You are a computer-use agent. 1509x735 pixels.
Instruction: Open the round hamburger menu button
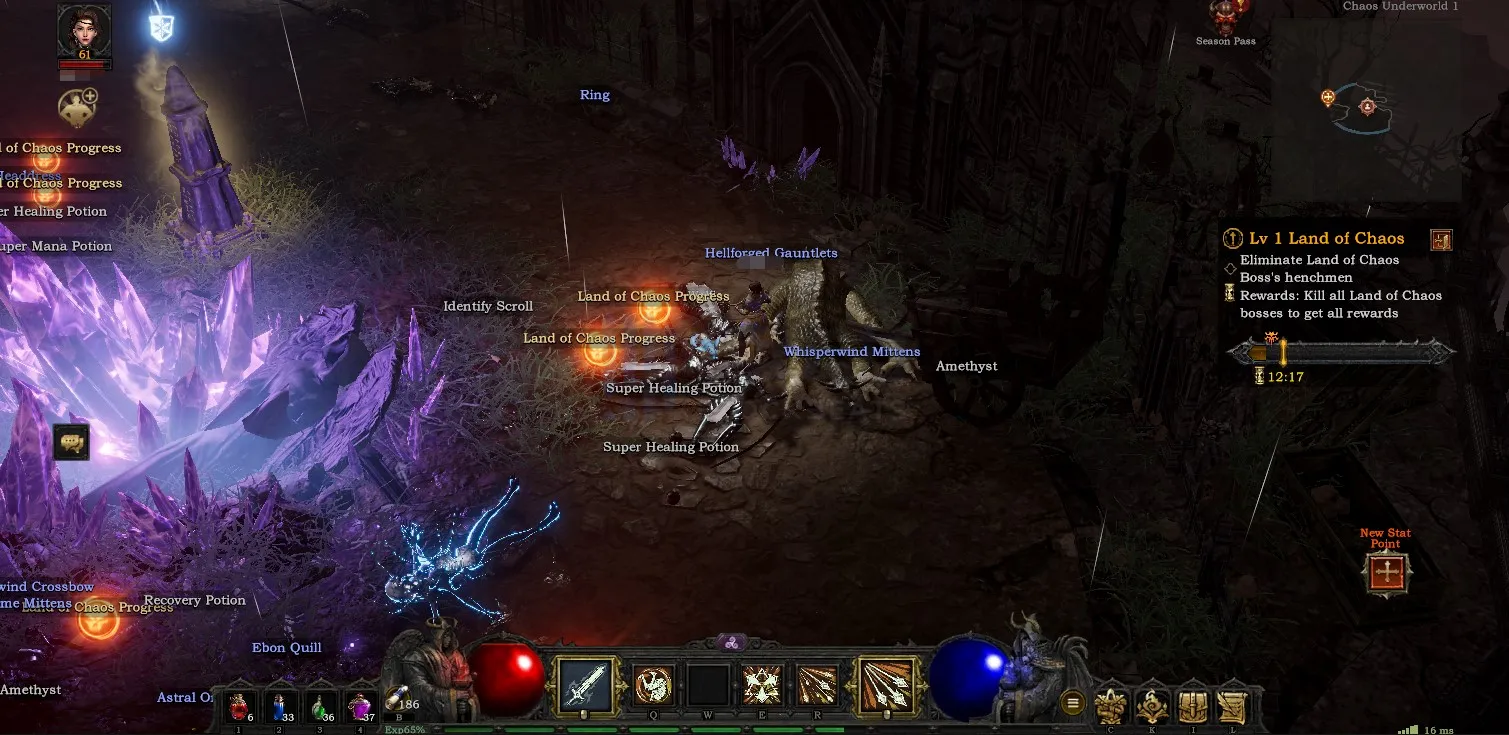pos(1073,703)
